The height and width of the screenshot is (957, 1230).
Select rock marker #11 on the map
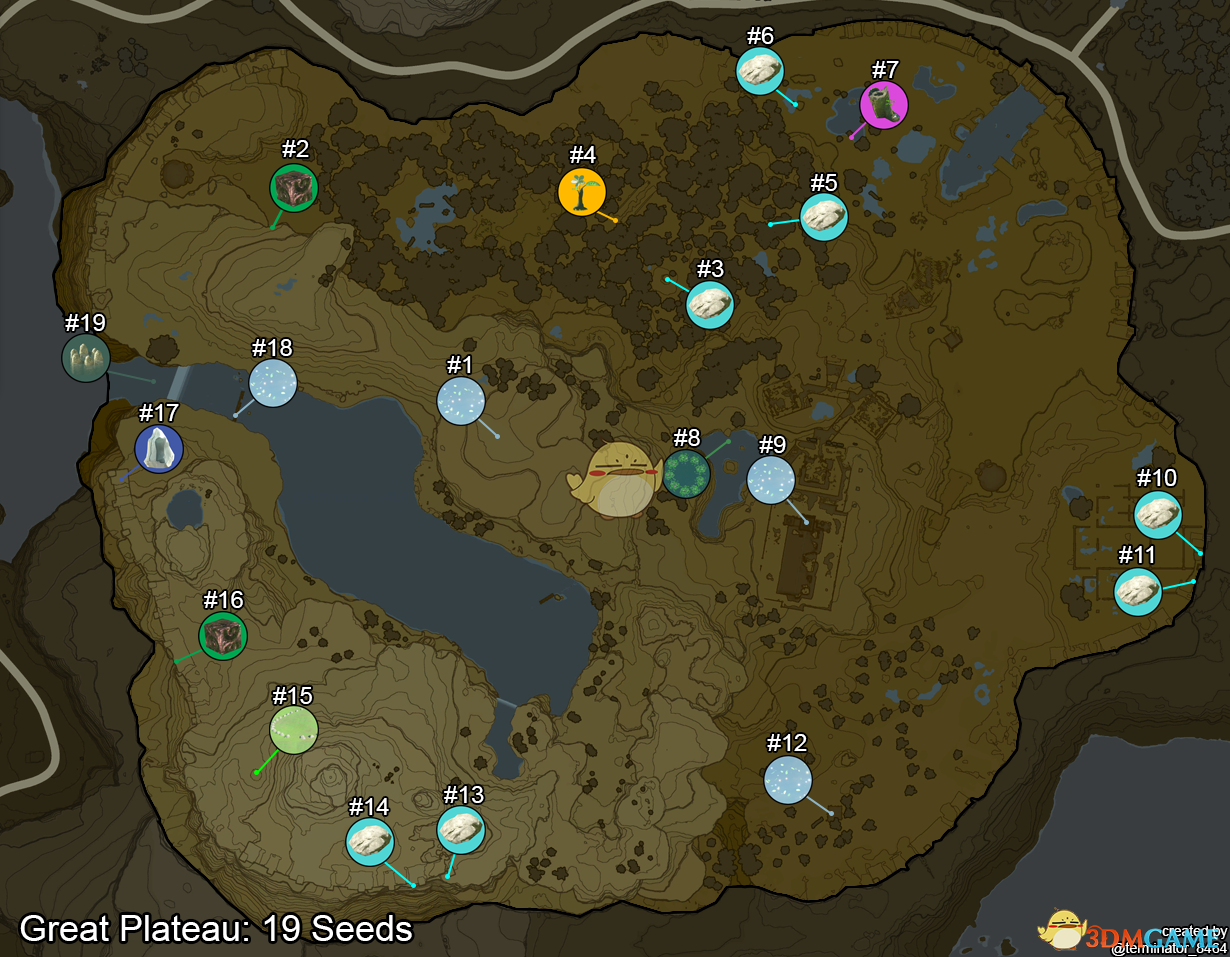click(x=1138, y=591)
